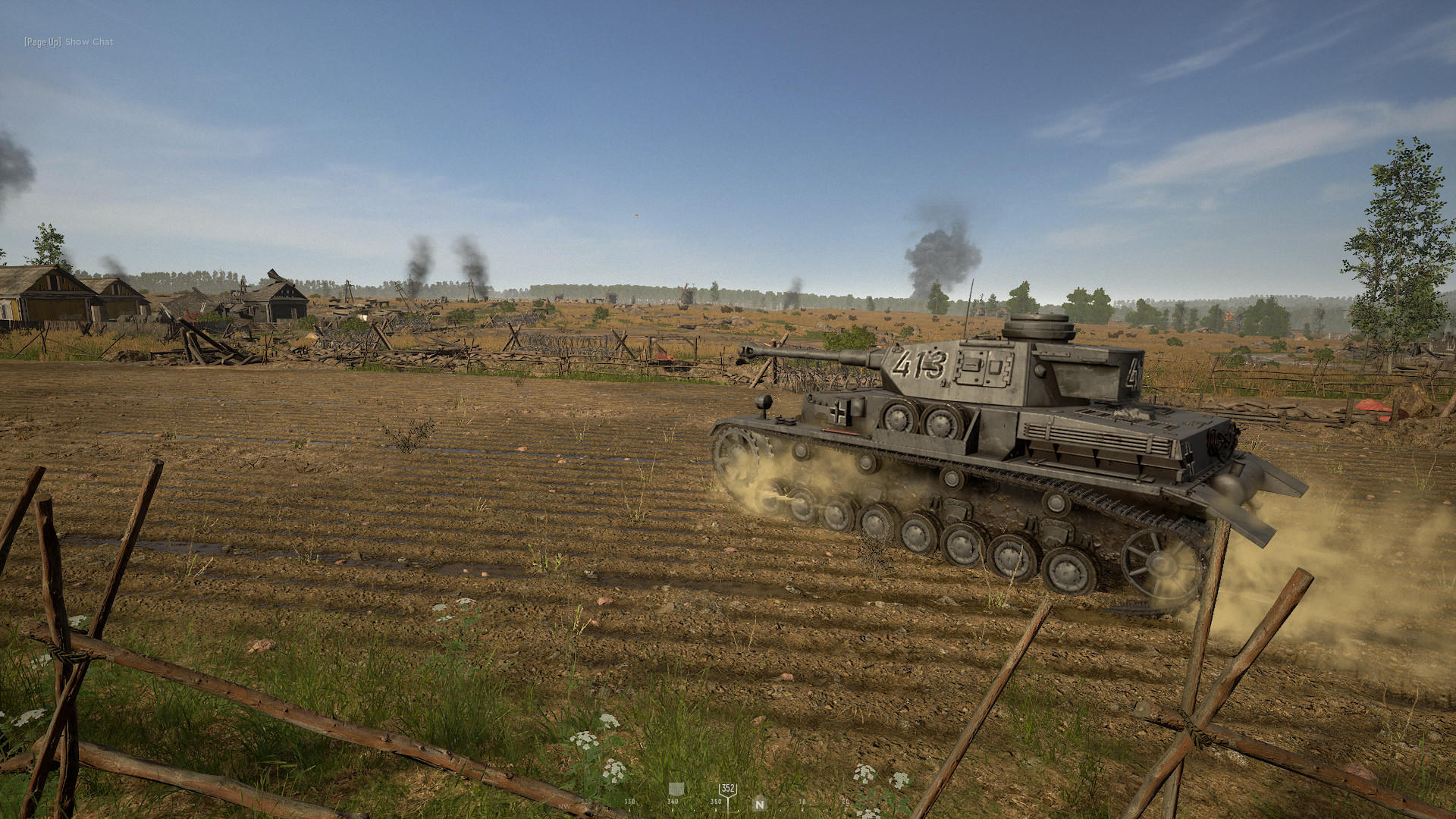Click the Show Chat text label
This screenshot has width=1456, height=819.
(x=88, y=42)
